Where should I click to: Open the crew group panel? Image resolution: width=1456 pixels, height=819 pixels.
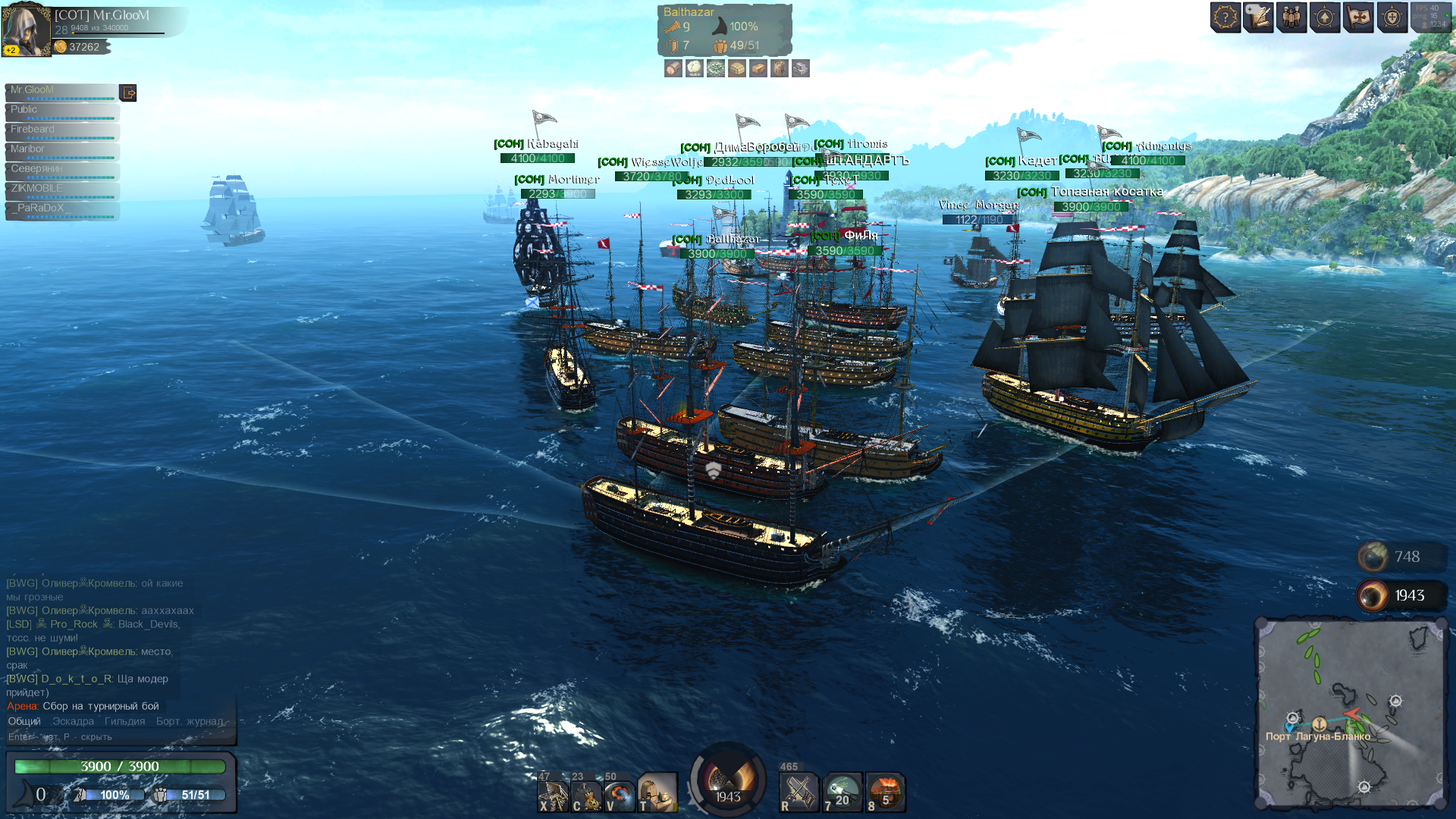tap(1291, 17)
